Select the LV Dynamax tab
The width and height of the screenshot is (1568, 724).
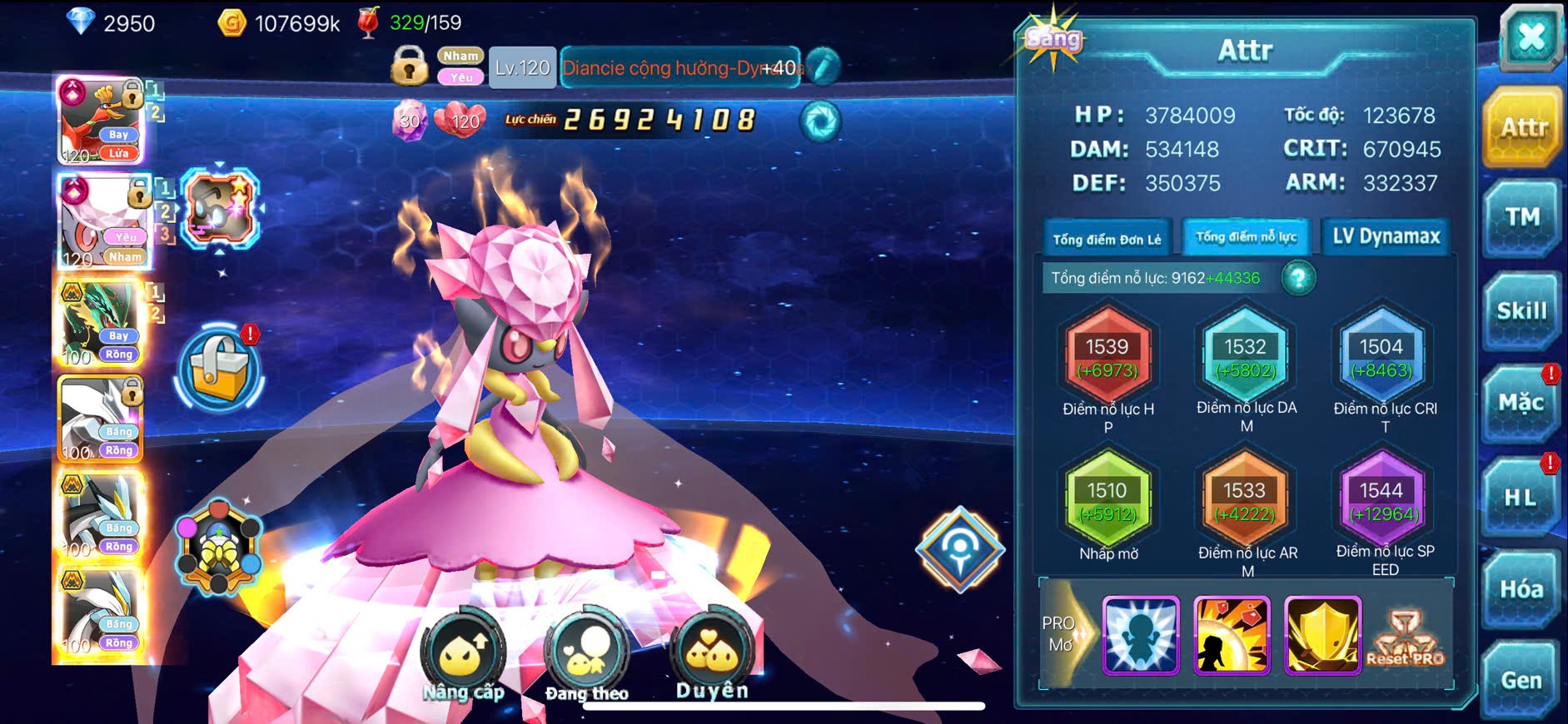(x=1386, y=237)
